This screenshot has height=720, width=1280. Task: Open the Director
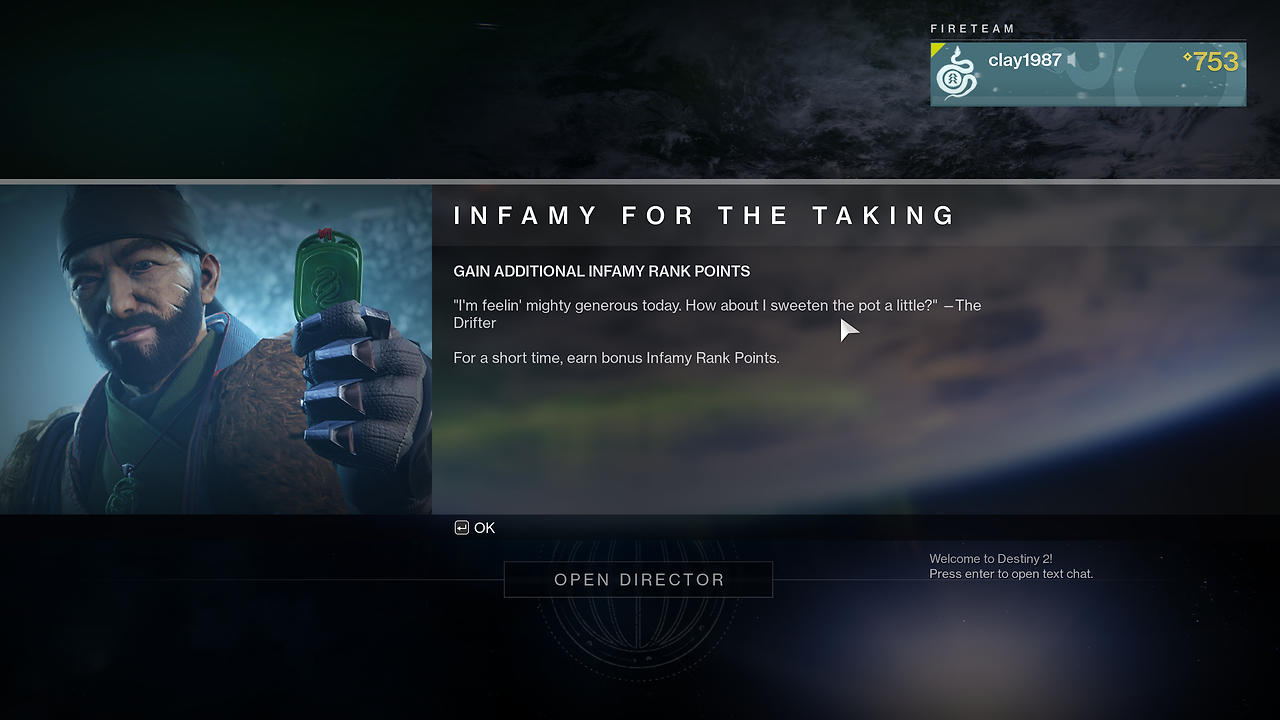click(x=638, y=580)
